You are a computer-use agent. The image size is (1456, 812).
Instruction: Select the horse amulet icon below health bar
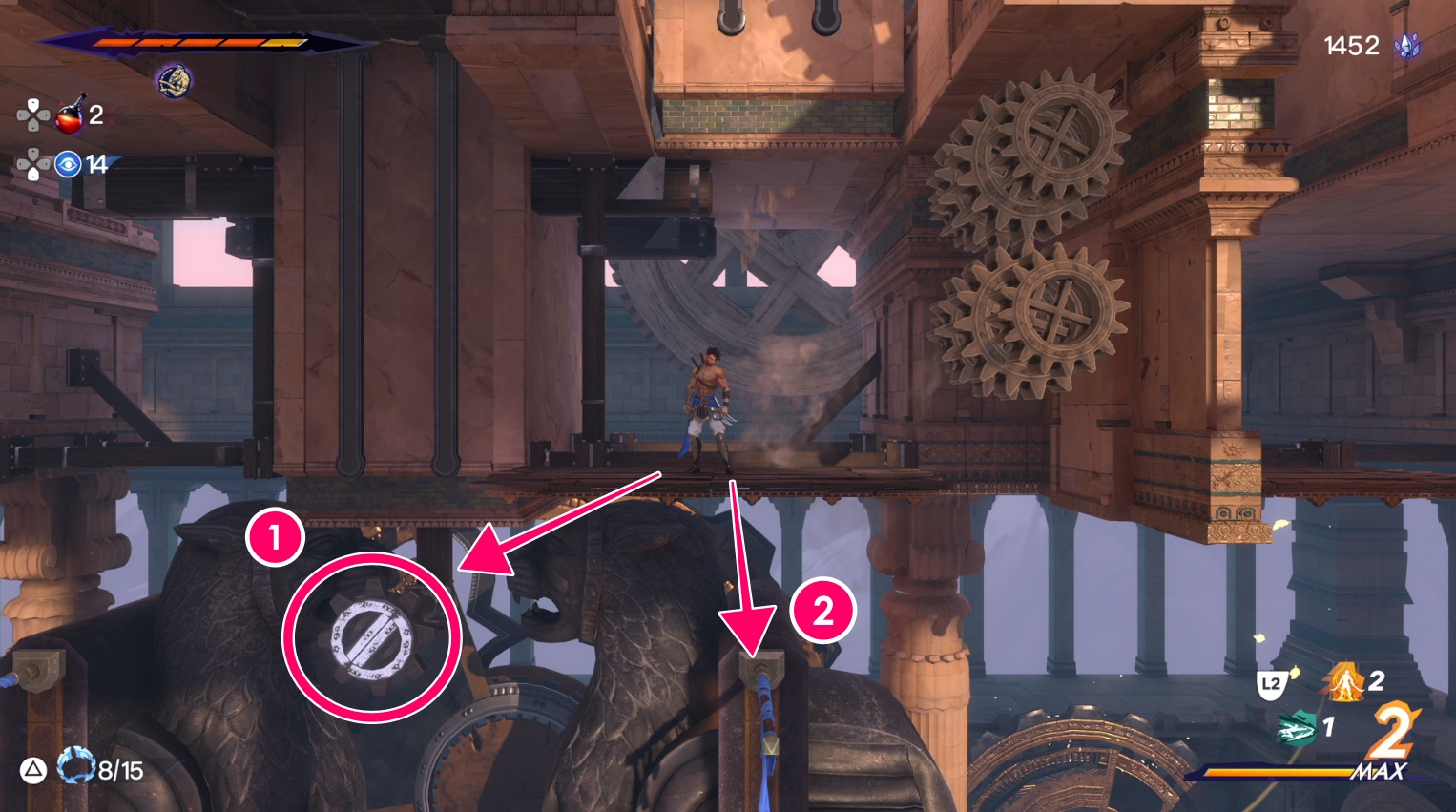[x=174, y=81]
